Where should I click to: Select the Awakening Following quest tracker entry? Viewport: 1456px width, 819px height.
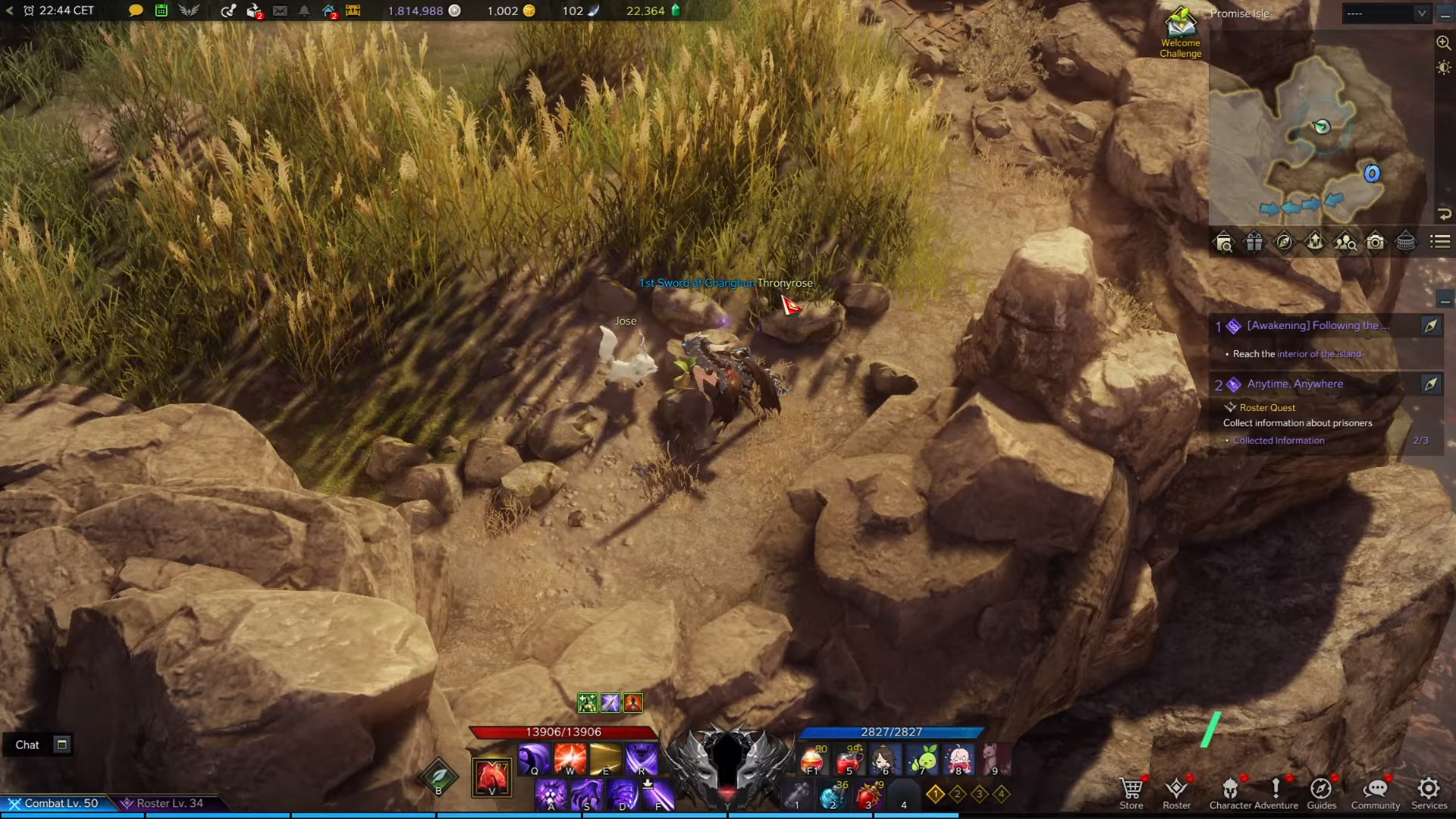click(x=1317, y=326)
